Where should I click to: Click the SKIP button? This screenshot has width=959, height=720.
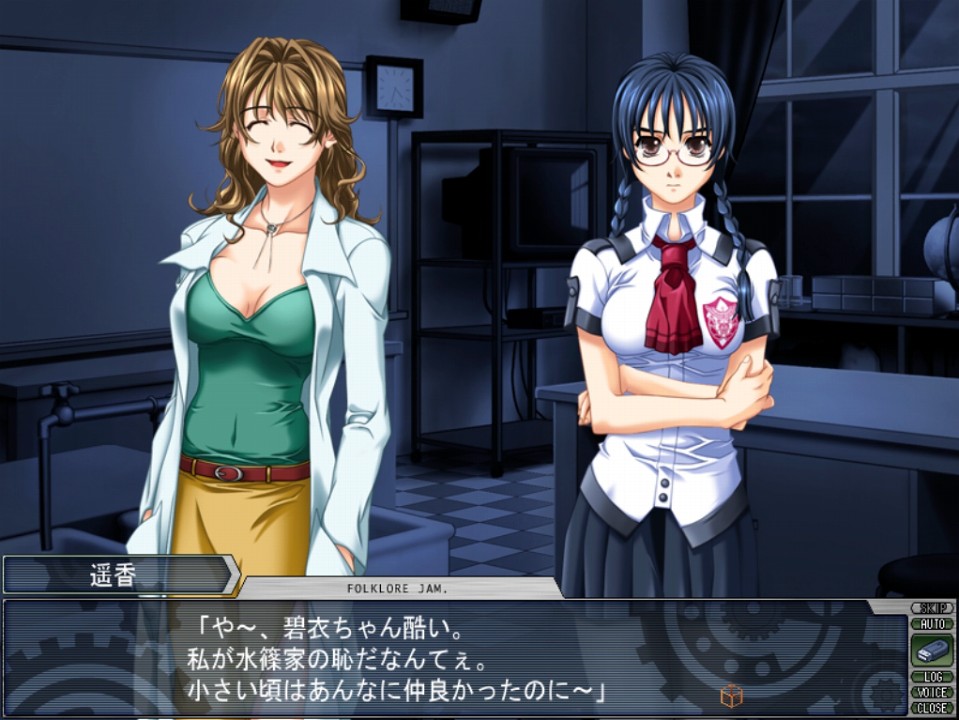[x=931, y=608]
